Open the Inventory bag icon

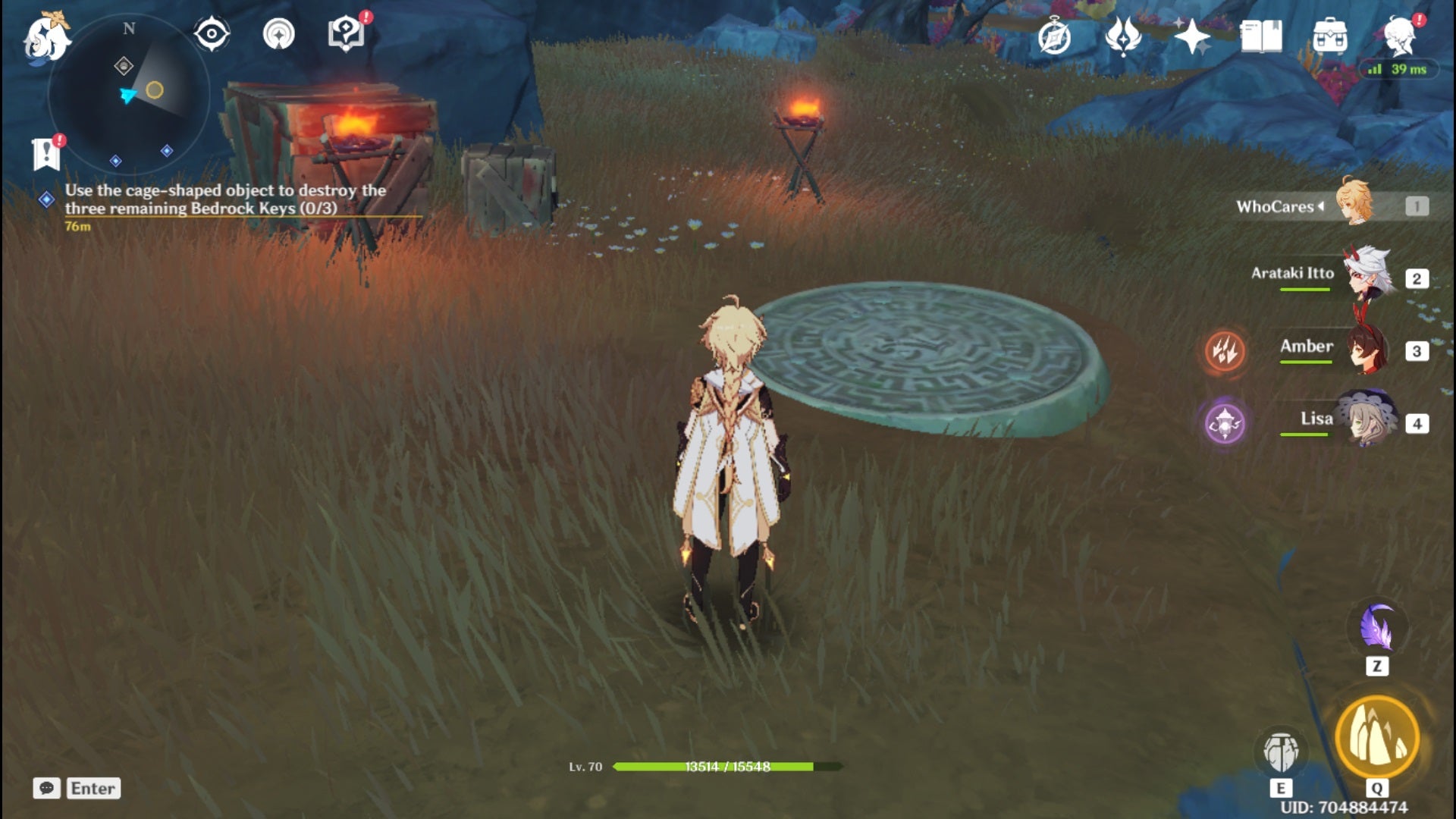tap(1332, 34)
